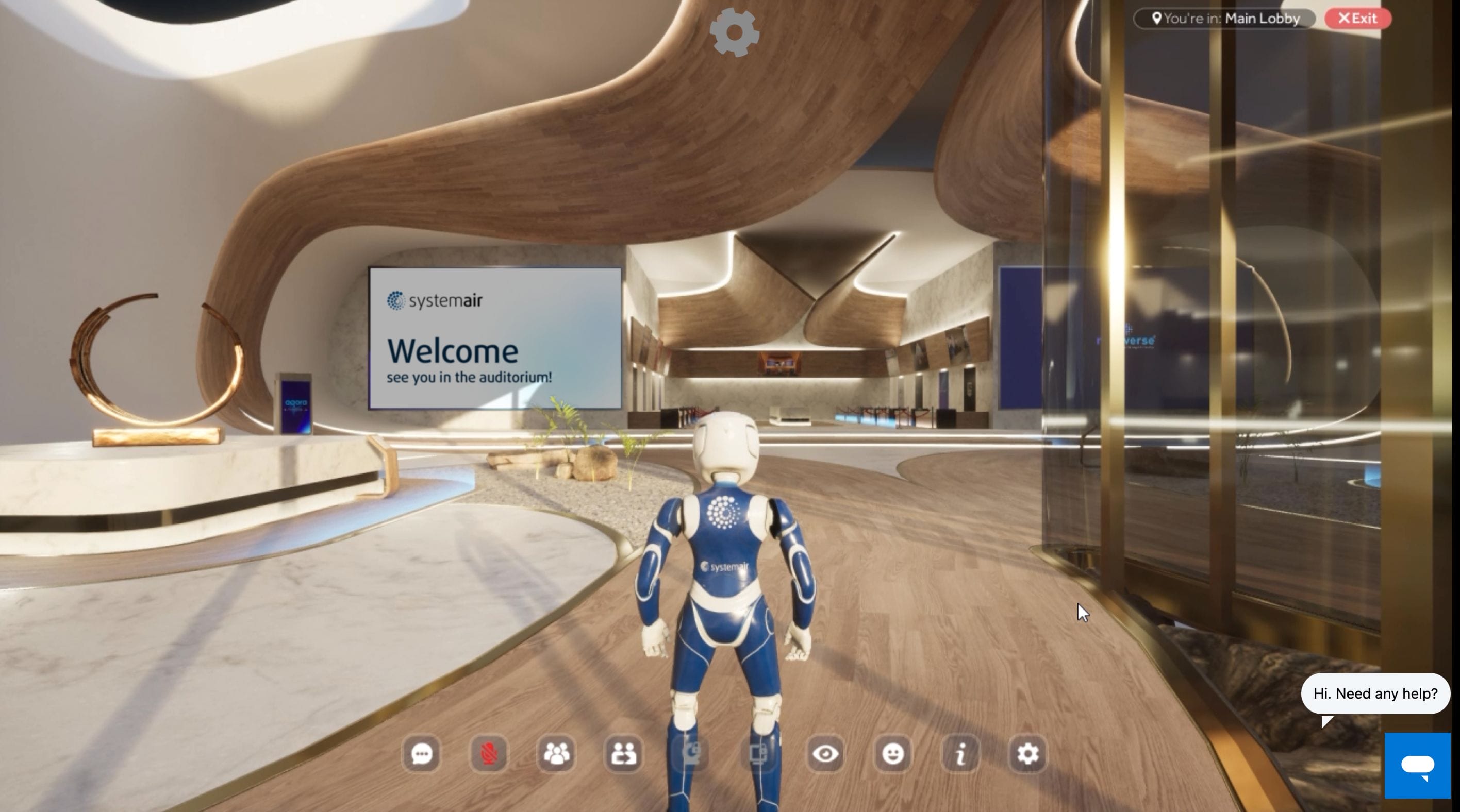View the participants list

[x=557, y=754]
